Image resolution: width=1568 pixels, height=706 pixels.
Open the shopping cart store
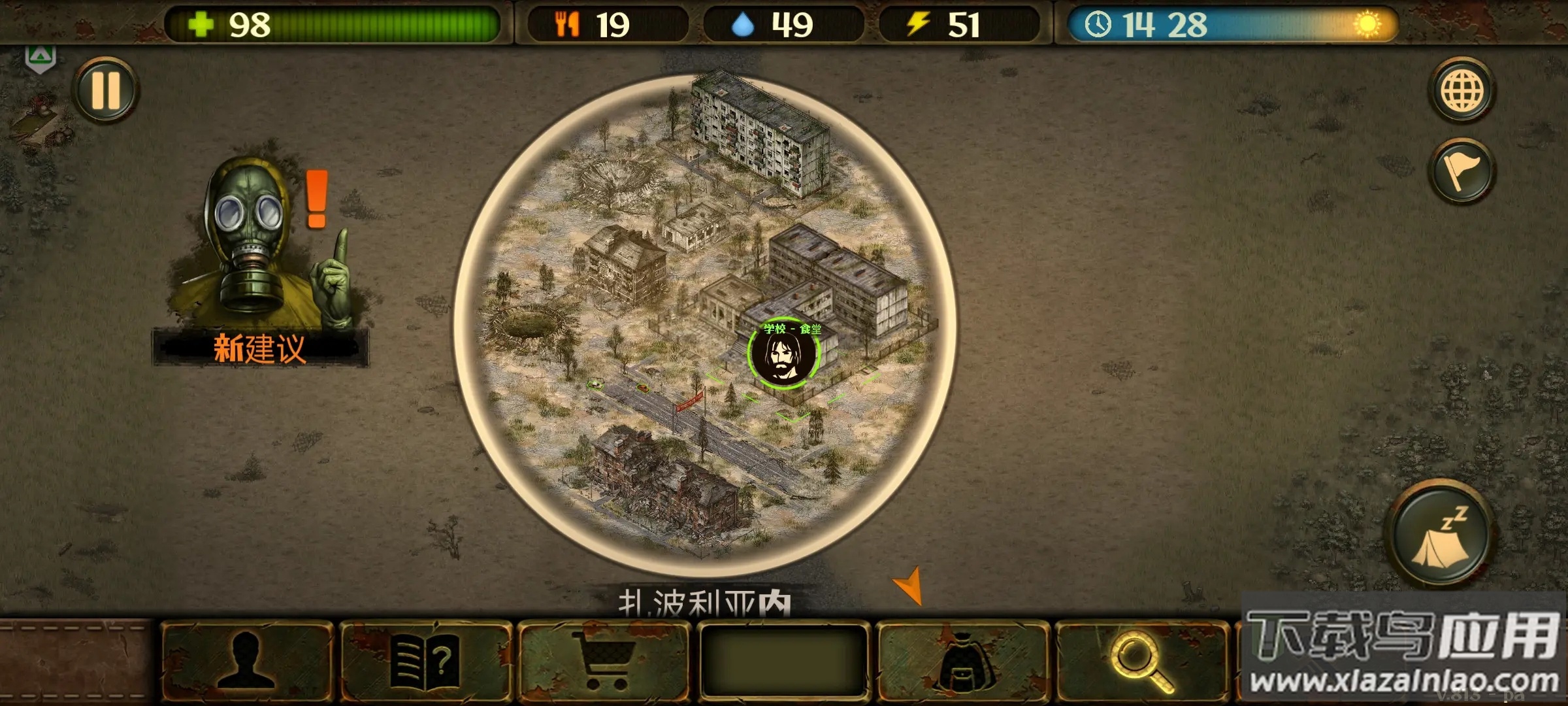(604, 662)
